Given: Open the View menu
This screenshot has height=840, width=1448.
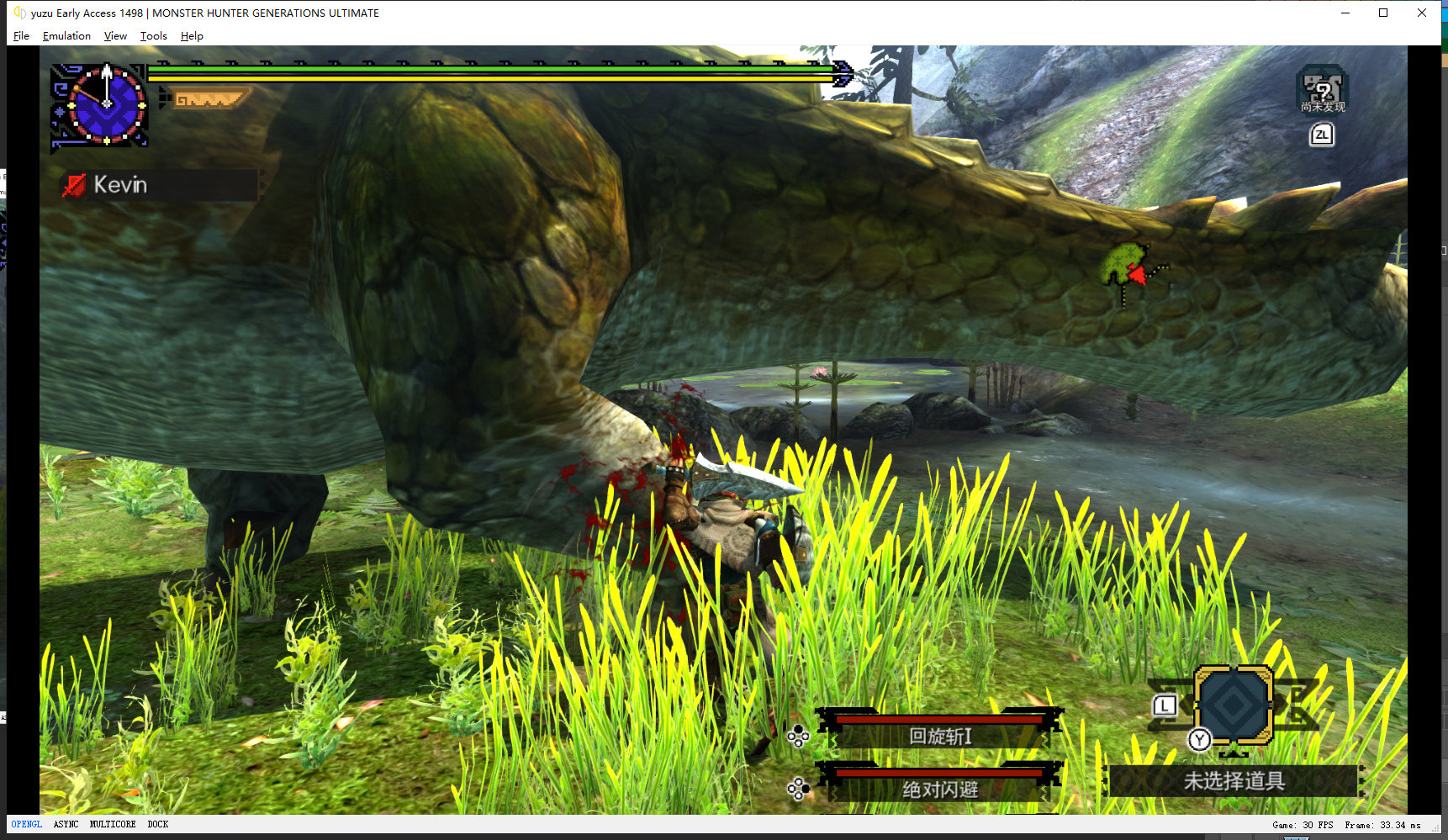Looking at the screenshot, I should pyautogui.click(x=115, y=36).
